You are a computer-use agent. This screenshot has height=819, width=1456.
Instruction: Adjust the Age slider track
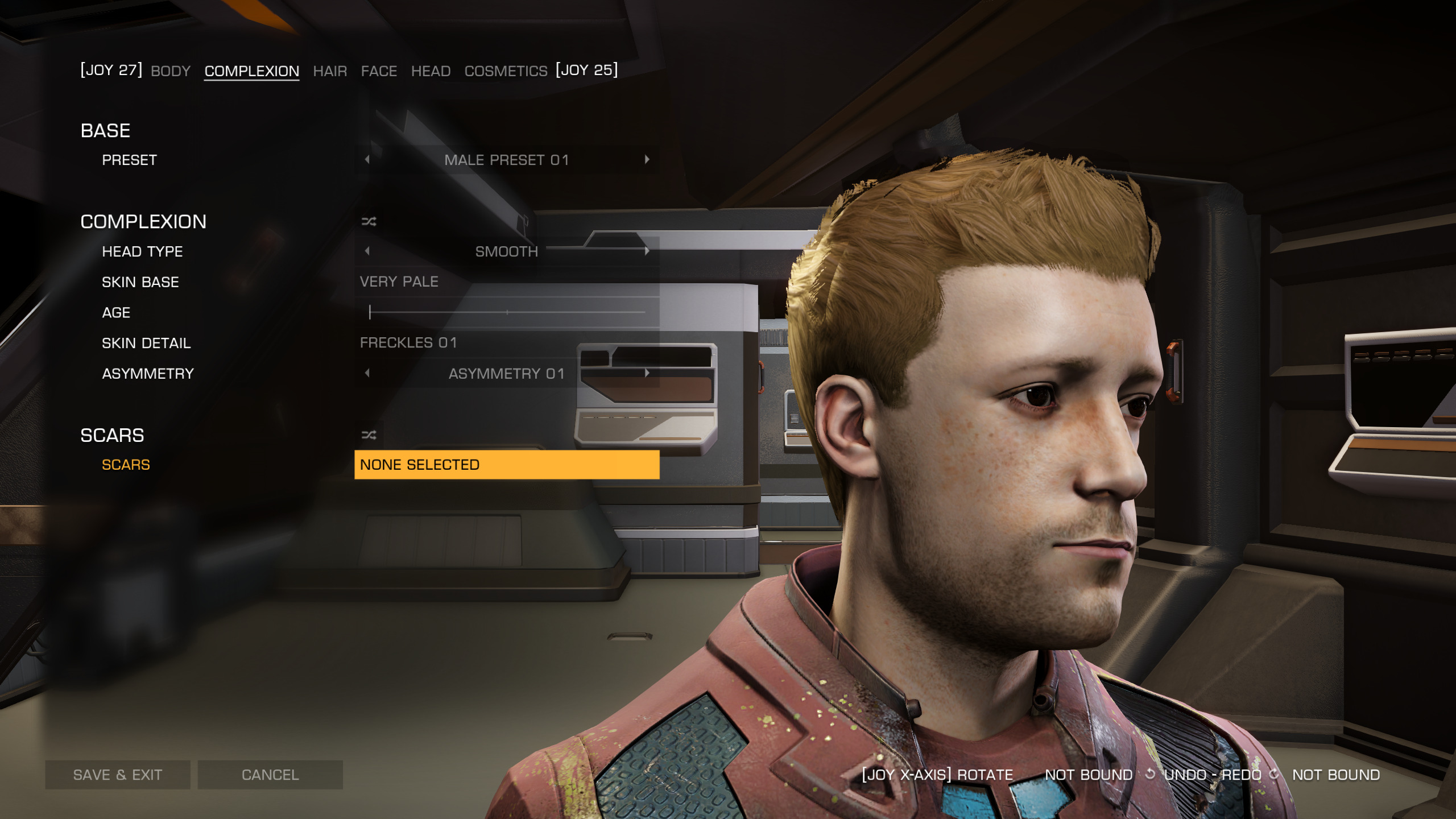click(506, 312)
